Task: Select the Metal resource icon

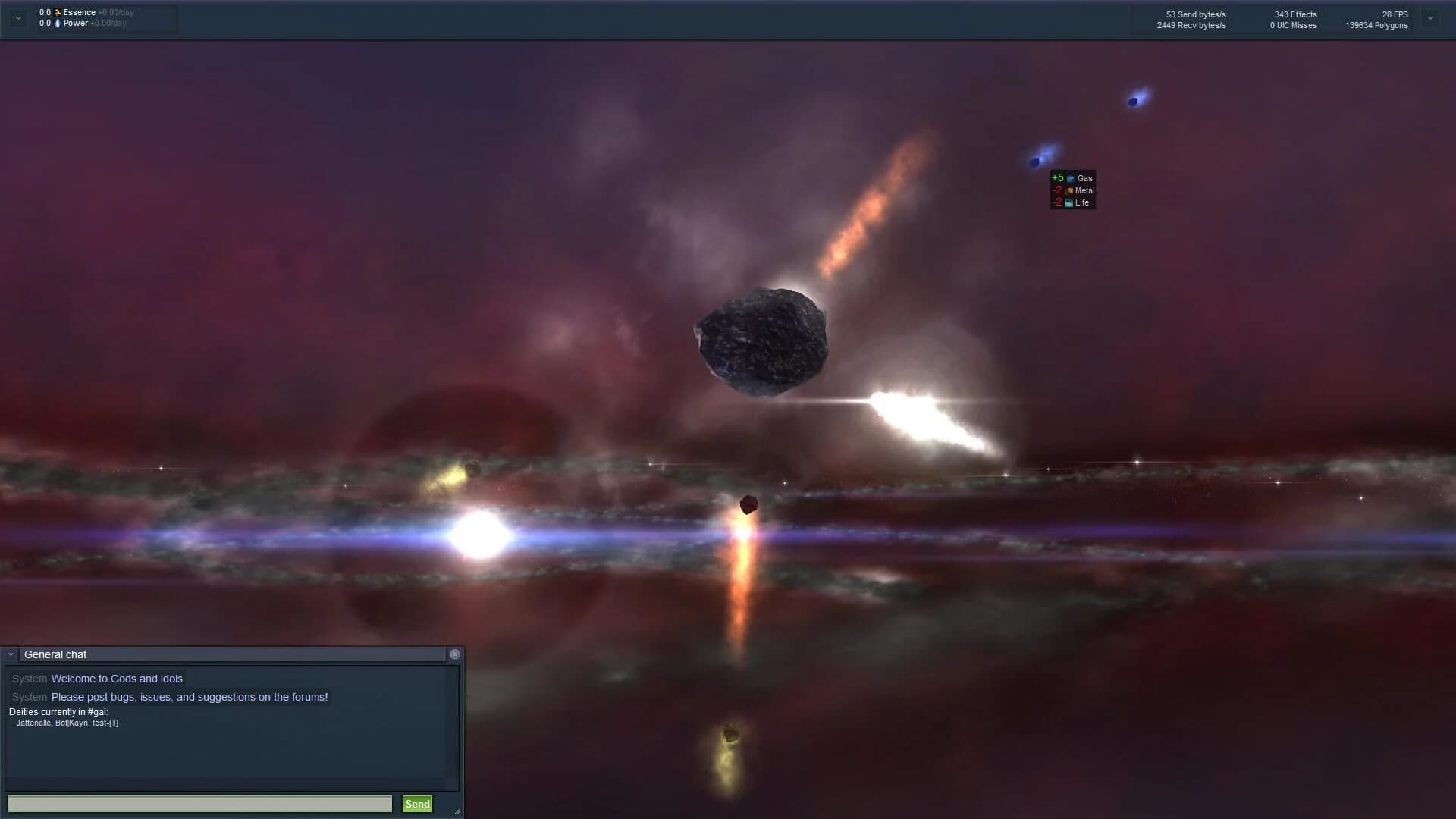Action: (x=1071, y=190)
